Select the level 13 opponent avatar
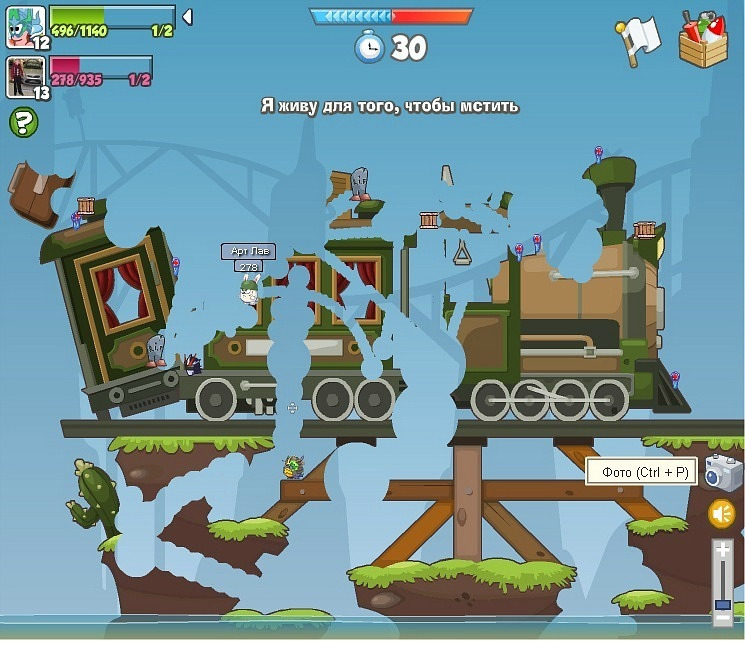 (x=25, y=77)
